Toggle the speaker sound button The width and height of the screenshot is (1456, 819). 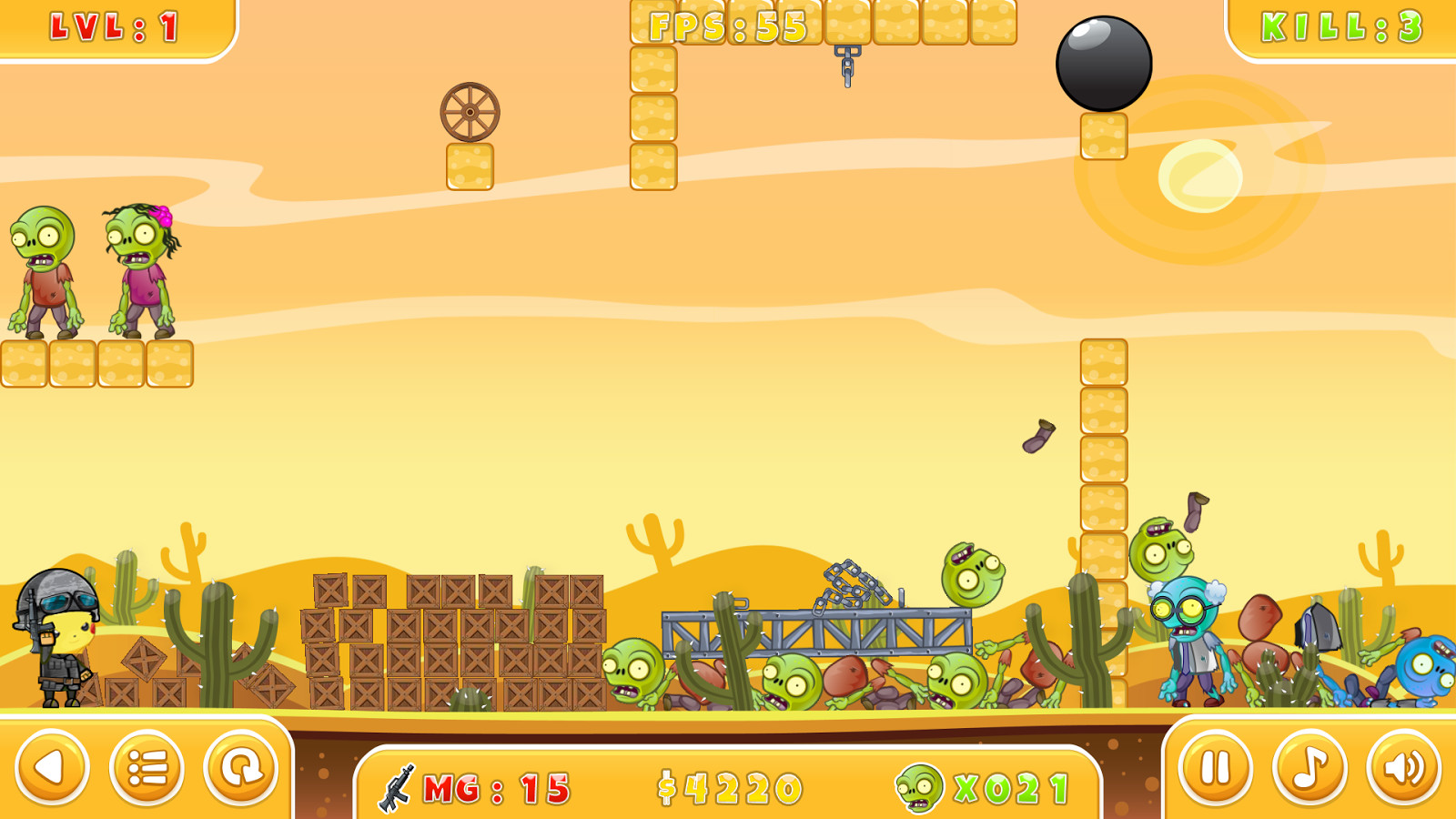pos(1404,768)
